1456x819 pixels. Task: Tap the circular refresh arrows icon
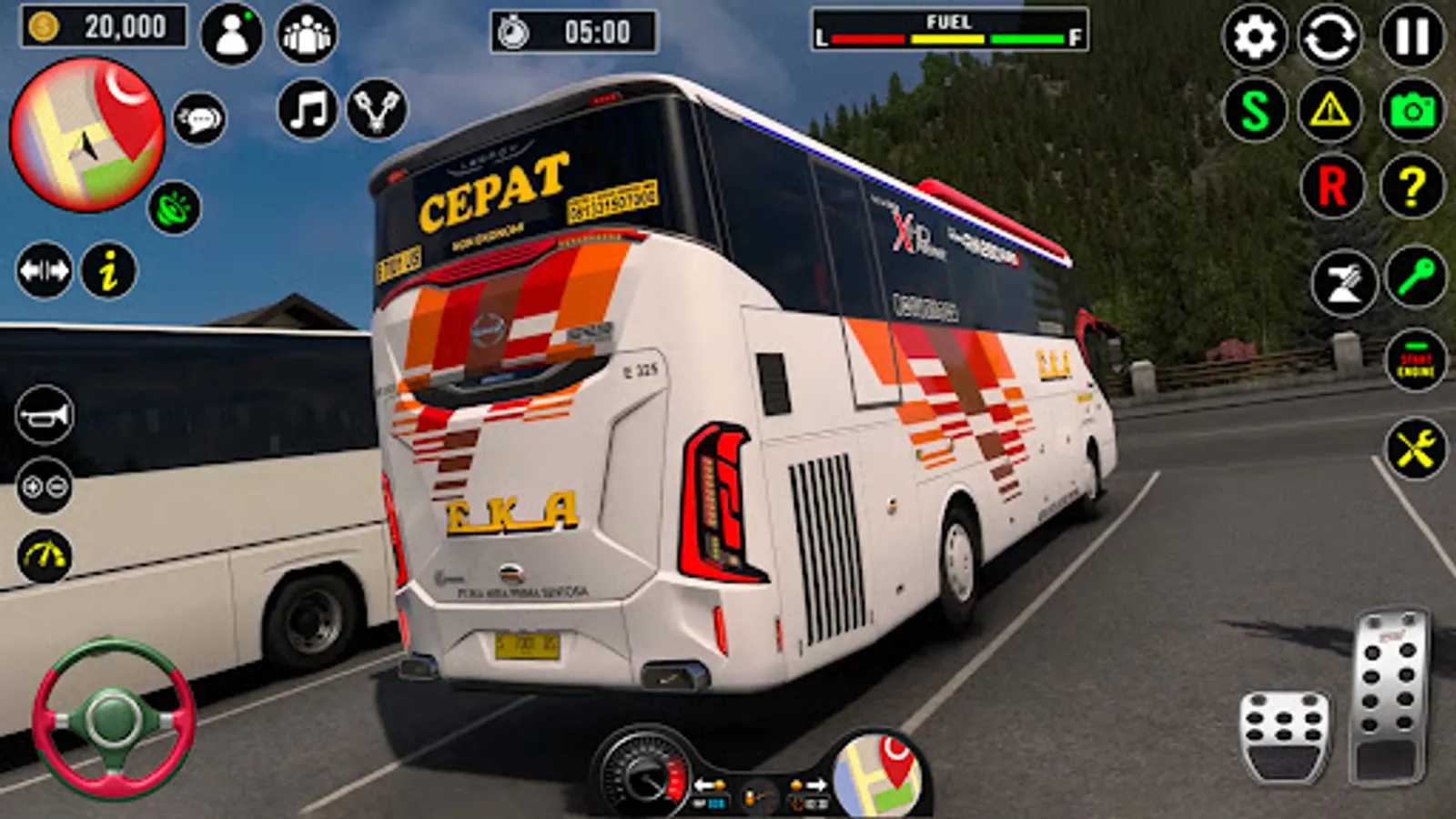click(x=1330, y=36)
